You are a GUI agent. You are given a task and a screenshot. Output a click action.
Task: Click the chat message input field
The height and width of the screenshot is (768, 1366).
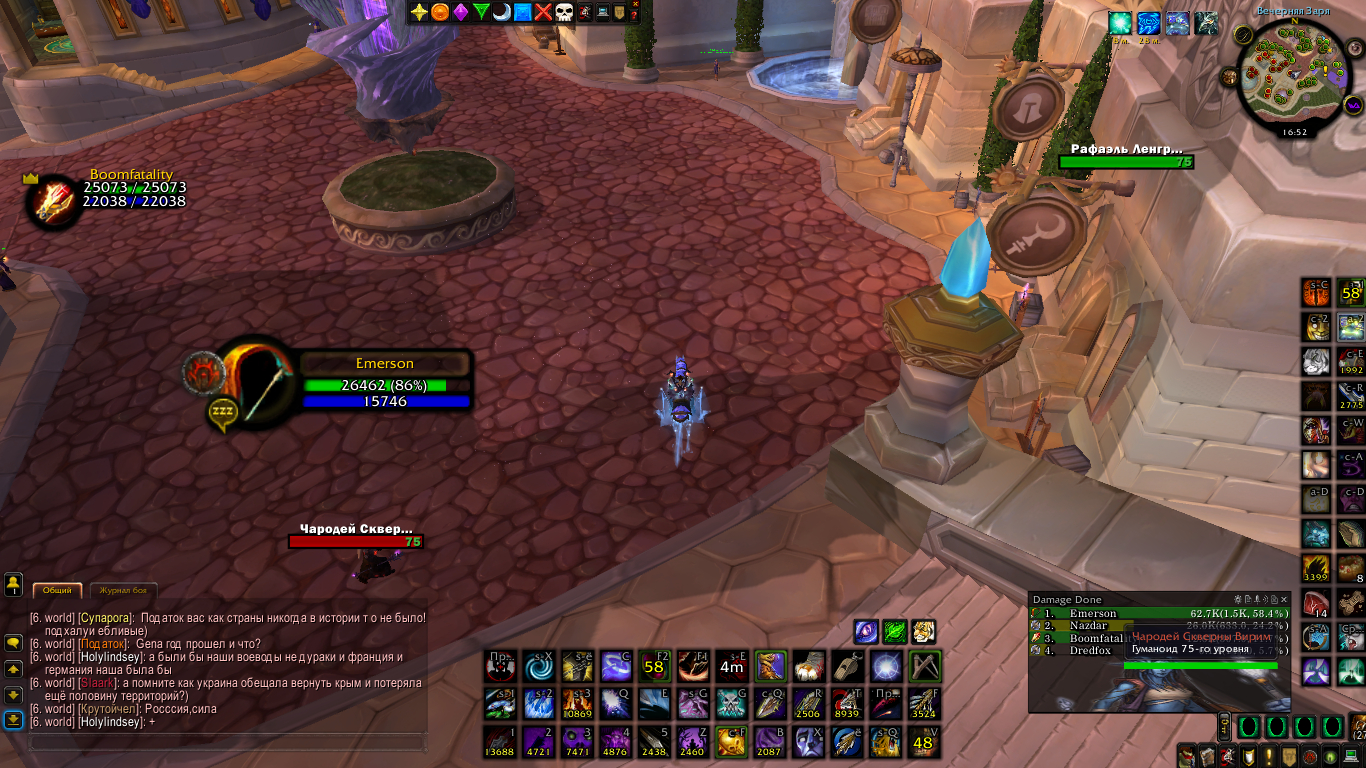click(x=228, y=742)
